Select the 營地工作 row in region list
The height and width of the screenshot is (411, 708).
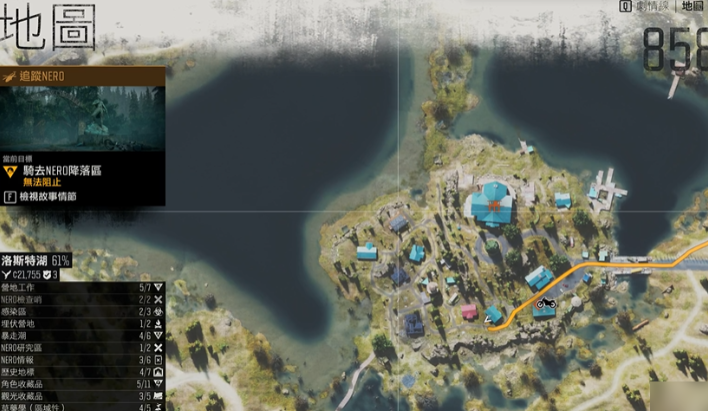click(82, 287)
